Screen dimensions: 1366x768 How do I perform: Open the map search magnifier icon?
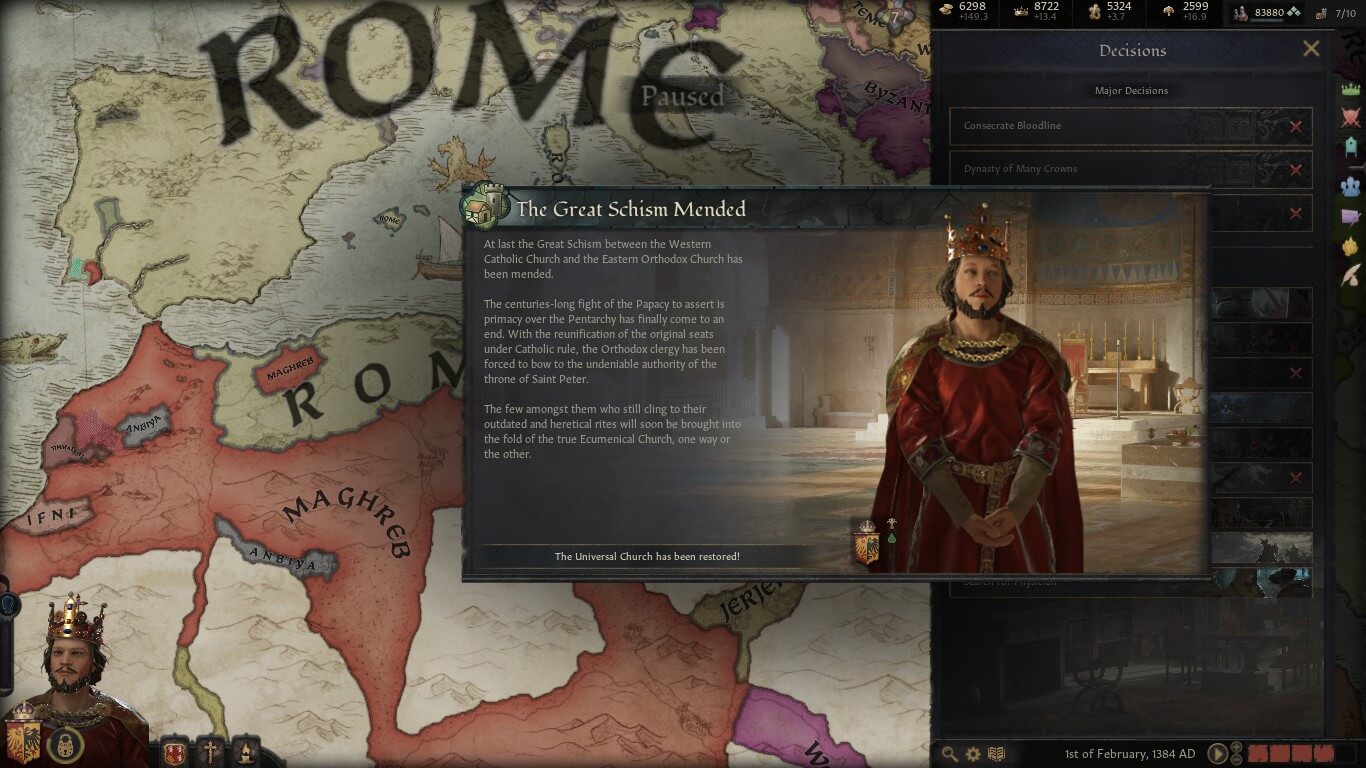pos(949,754)
